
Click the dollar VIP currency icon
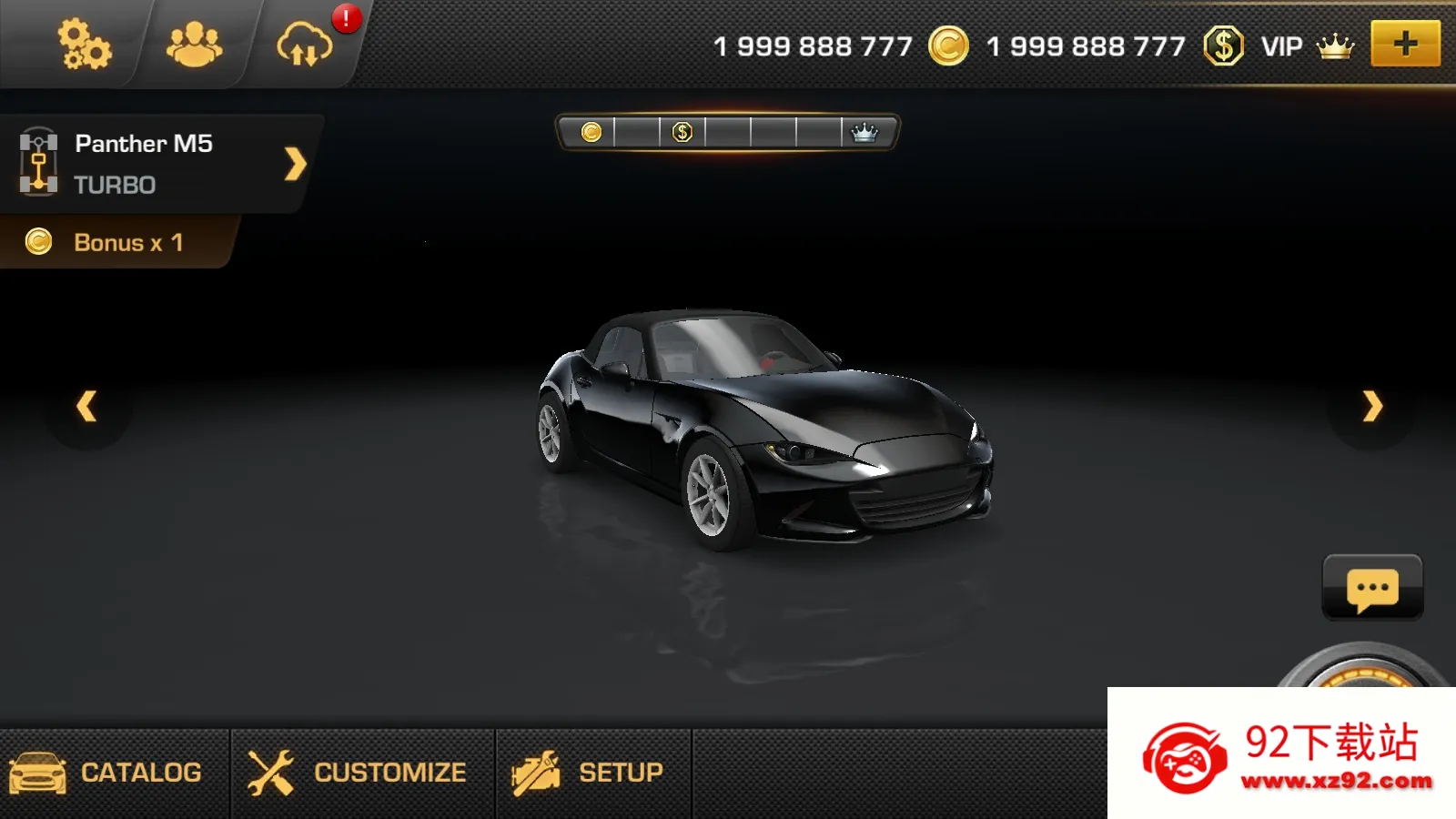click(x=1225, y=45)
